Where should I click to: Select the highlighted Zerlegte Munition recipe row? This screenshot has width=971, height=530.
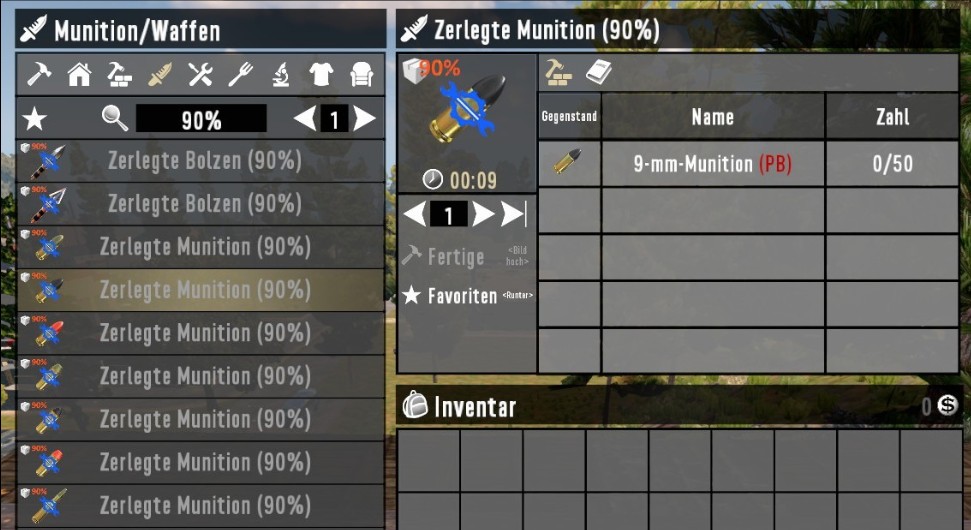coord(201,290)
